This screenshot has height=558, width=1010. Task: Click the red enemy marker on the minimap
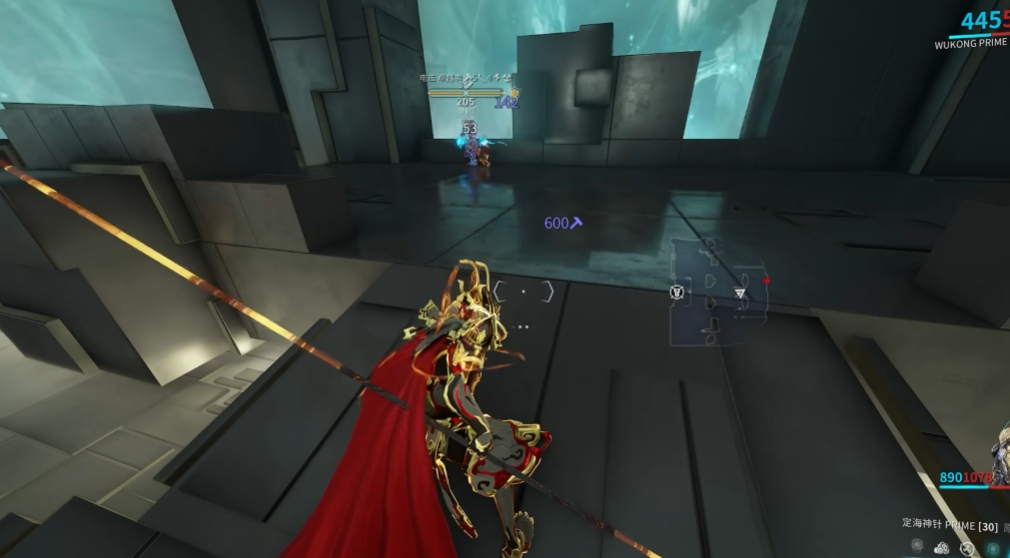pos(767,281)
